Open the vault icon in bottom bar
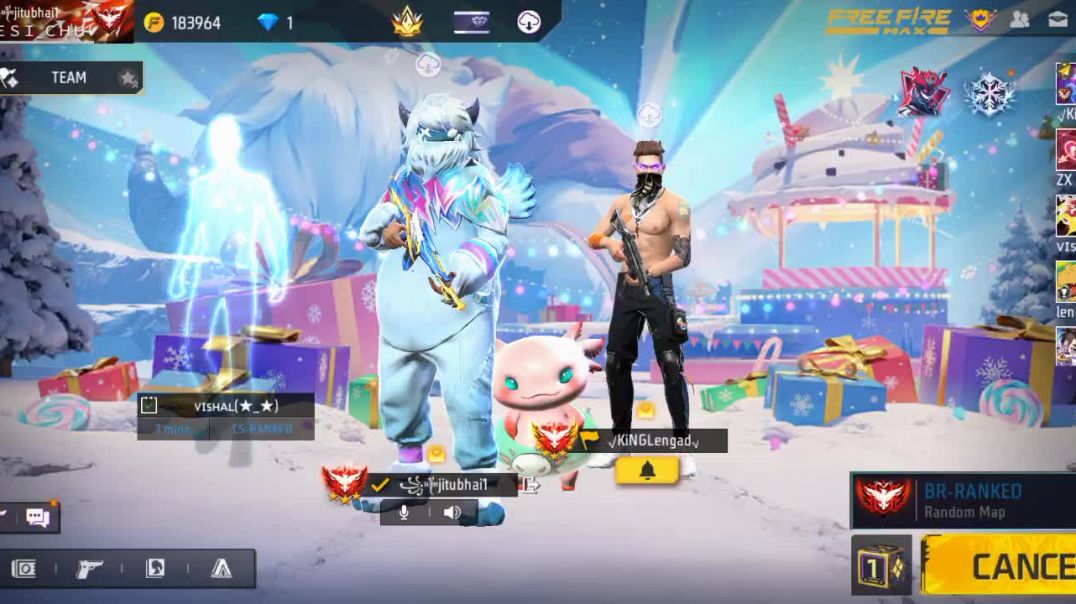Viewport: 1076px width, 604px height. [x=23, y=568]
